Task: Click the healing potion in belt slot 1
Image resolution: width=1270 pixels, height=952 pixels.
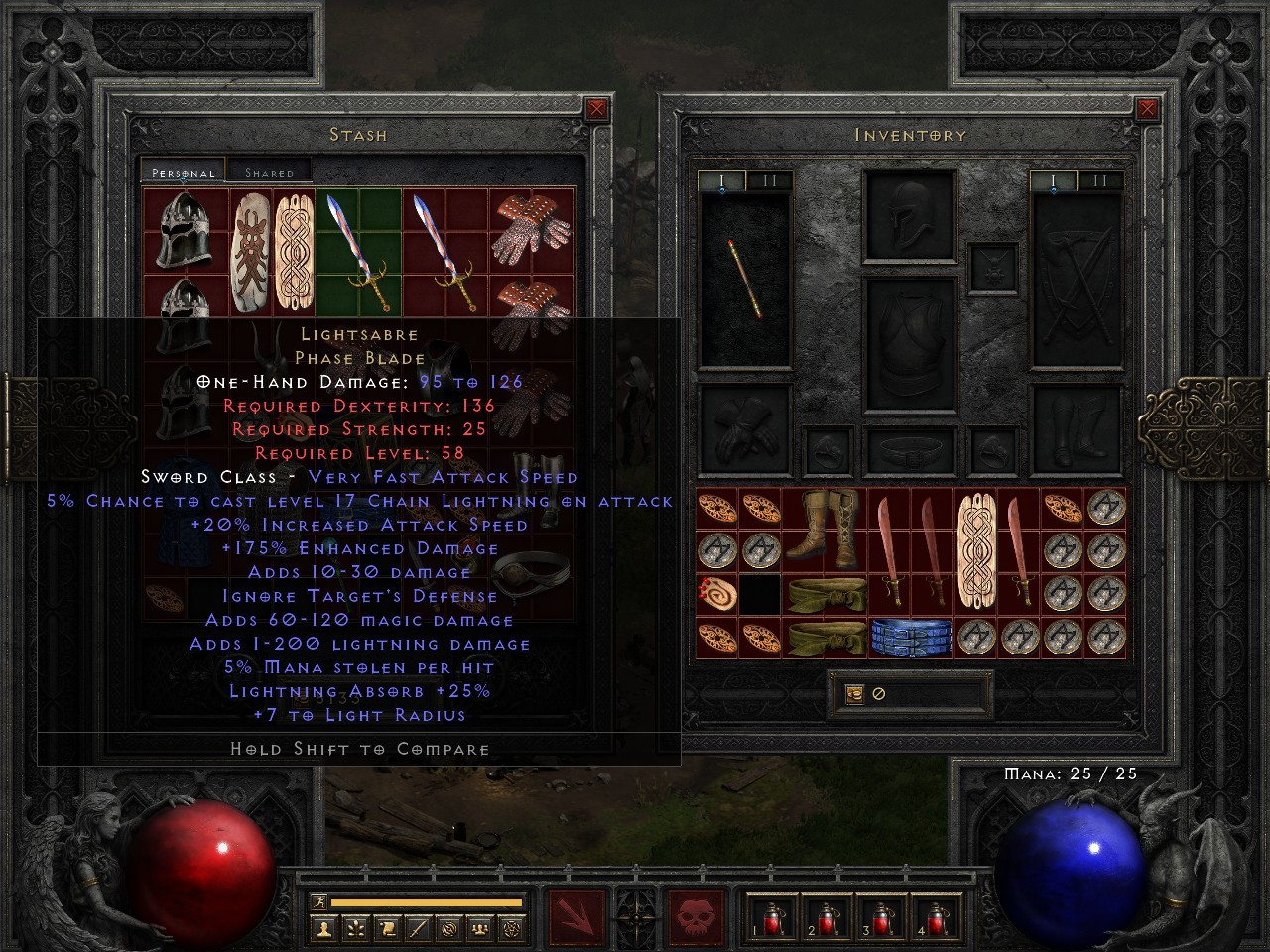Action: 772,920
